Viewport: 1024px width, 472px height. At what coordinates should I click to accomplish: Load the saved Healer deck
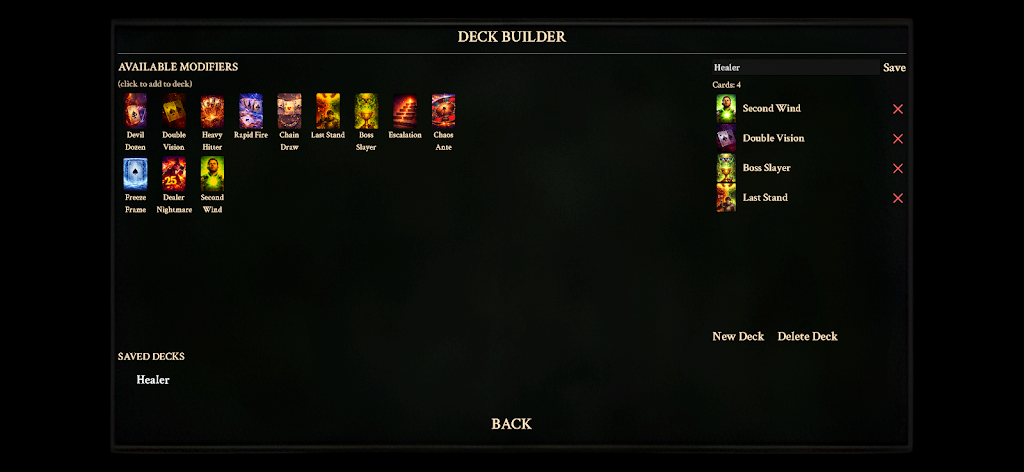(x=153, y=380)
